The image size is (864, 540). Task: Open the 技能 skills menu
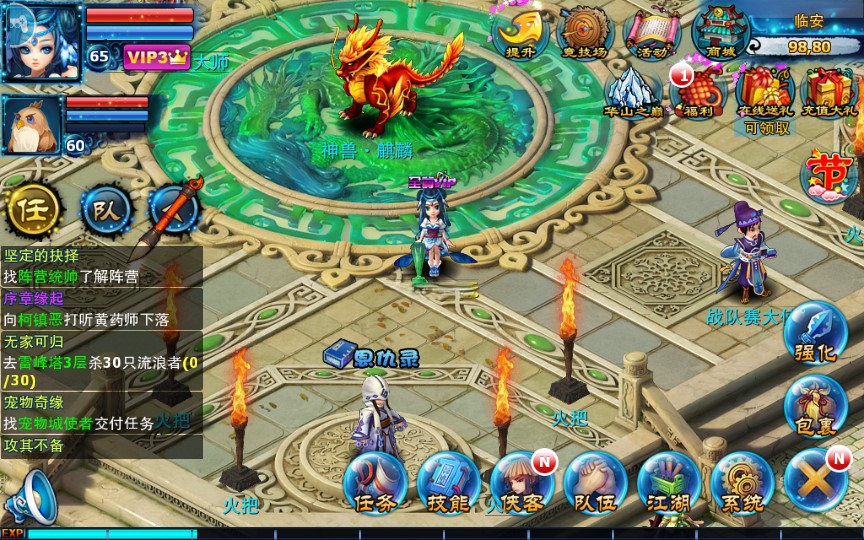pos(447,483)
